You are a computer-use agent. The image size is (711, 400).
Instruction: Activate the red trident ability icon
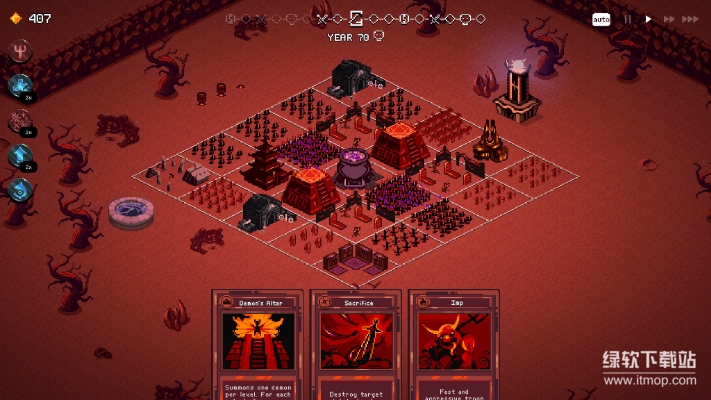click(19, 51)
